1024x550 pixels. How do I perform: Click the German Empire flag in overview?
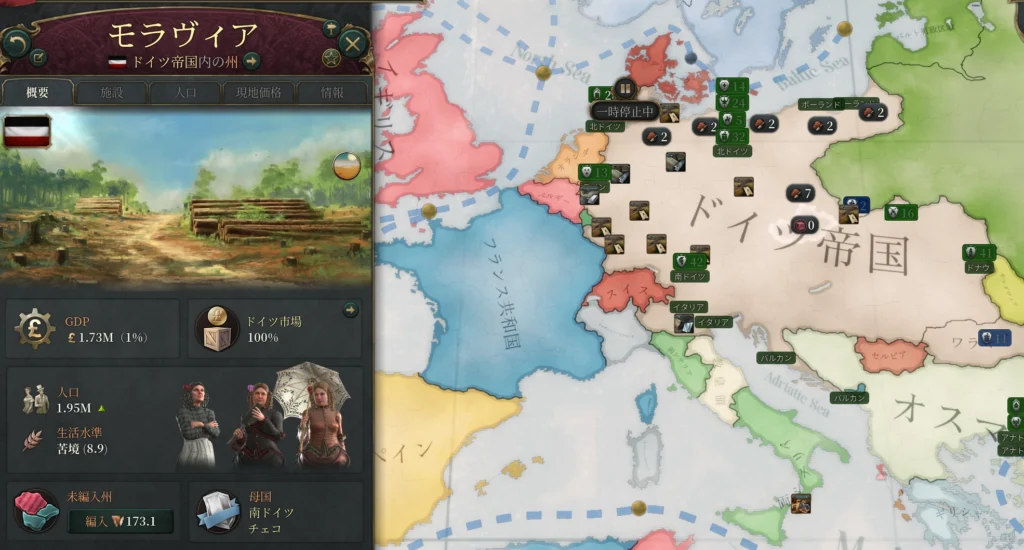(x=27, y=131)
